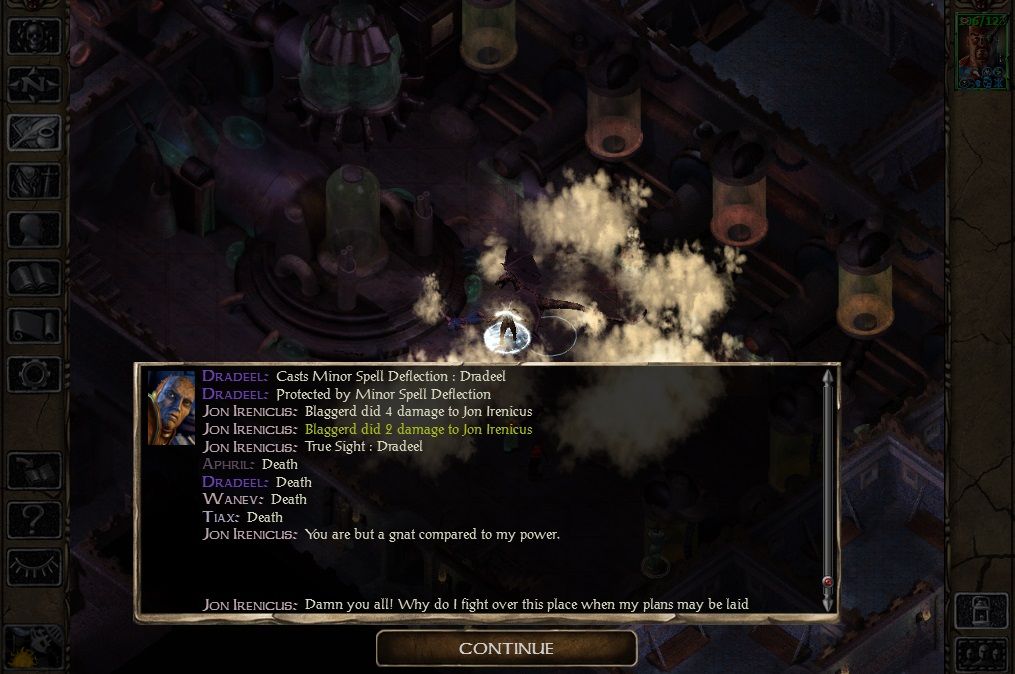Click the open-book icon above the question mark
Viewport: 1015px width, 674px height.
[x=34, y=471]
